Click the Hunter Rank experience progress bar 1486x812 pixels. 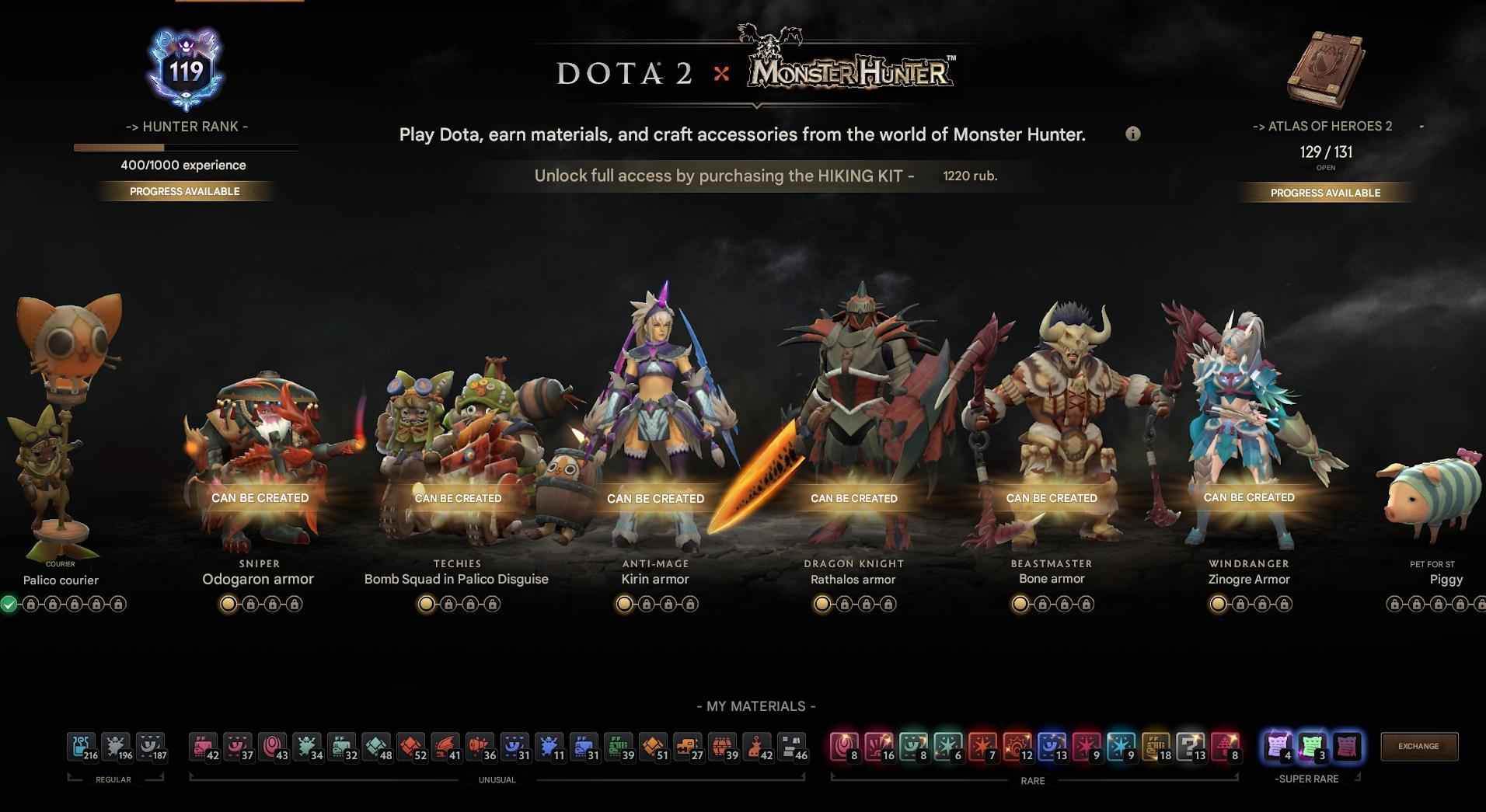point(185,146)
